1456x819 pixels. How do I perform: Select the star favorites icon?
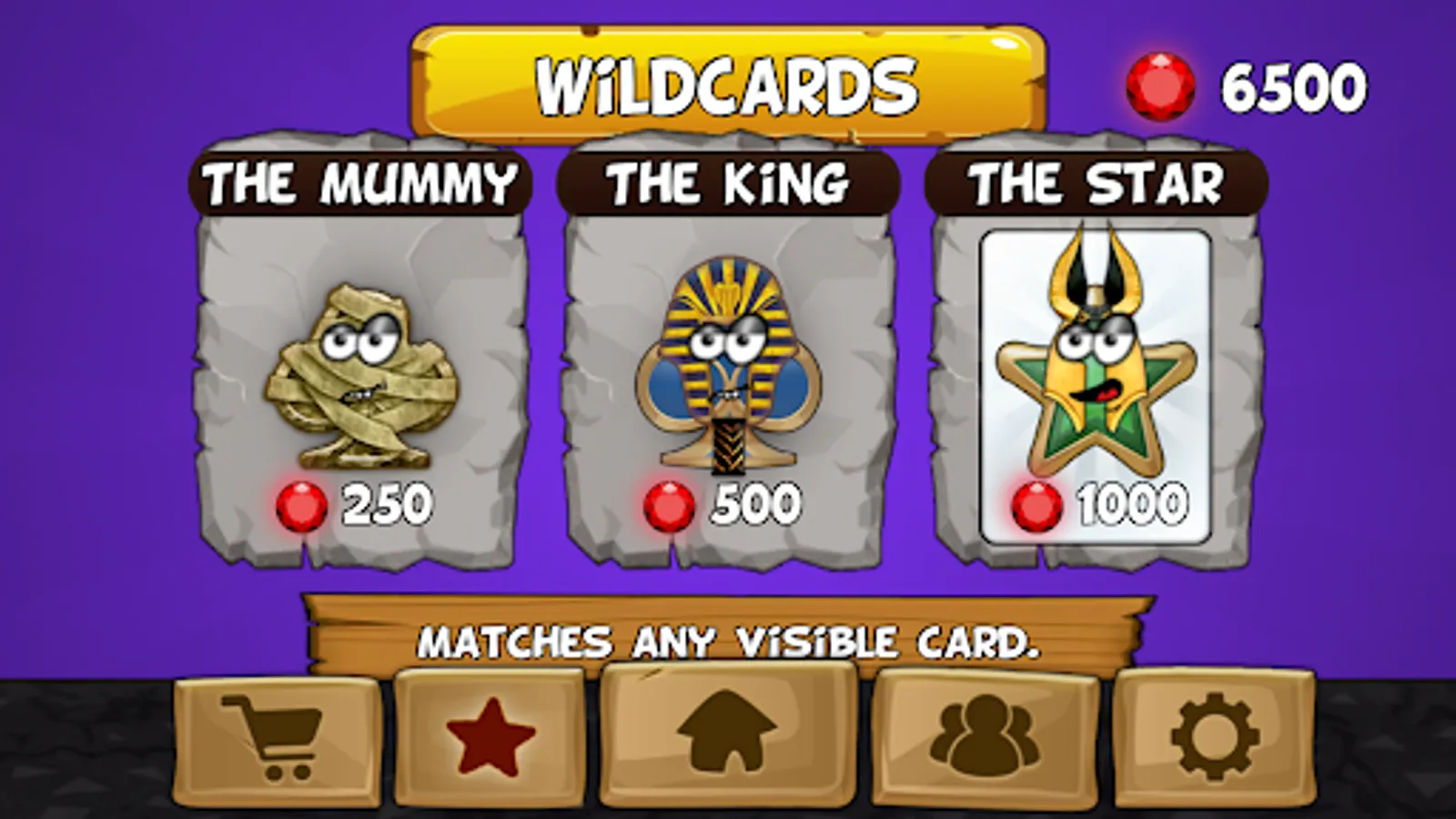(x=488, y=733)
